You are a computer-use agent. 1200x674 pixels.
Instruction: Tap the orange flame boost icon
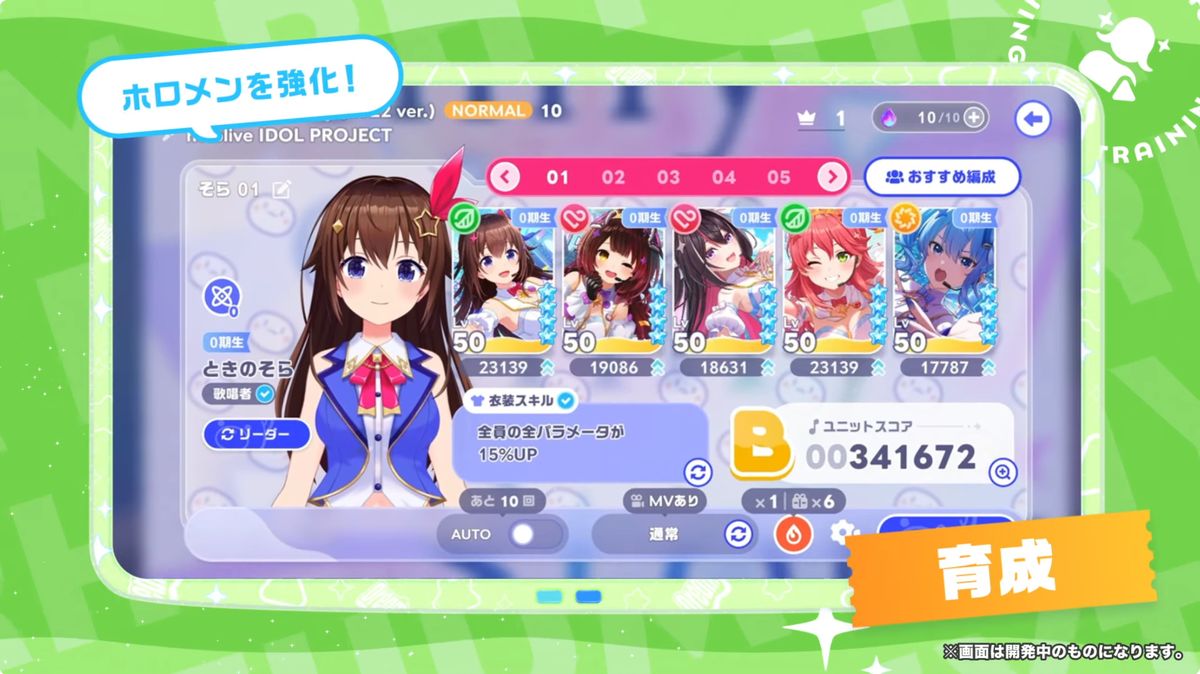pos(793,534)
